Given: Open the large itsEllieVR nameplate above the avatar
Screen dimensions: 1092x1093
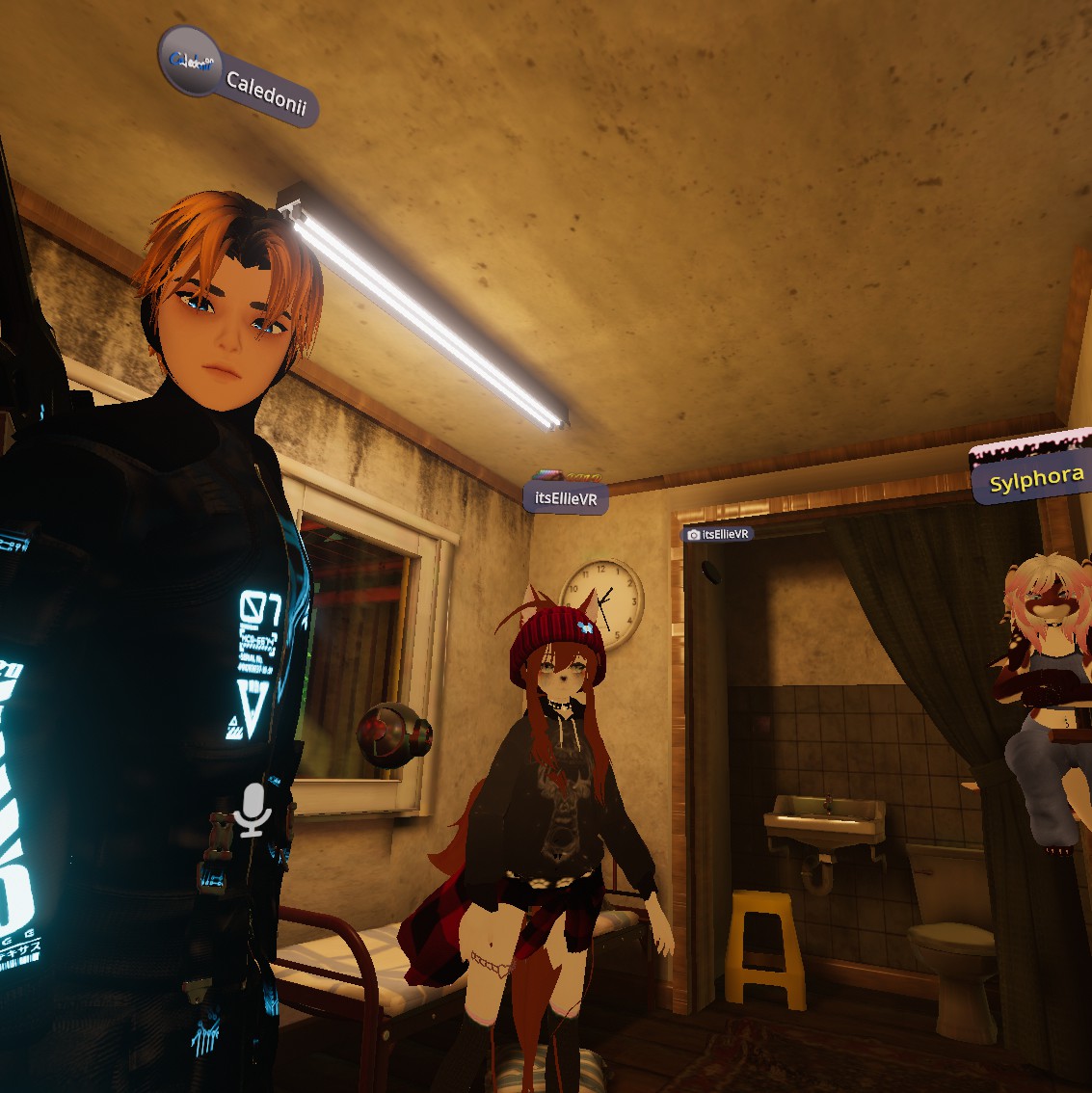Looking at the screenshot, I should click(566, 498).
